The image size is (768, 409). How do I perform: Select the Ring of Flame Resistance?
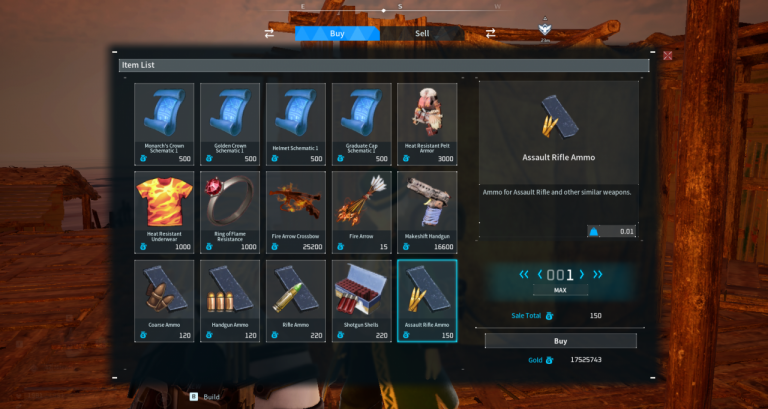click(230, 212)
